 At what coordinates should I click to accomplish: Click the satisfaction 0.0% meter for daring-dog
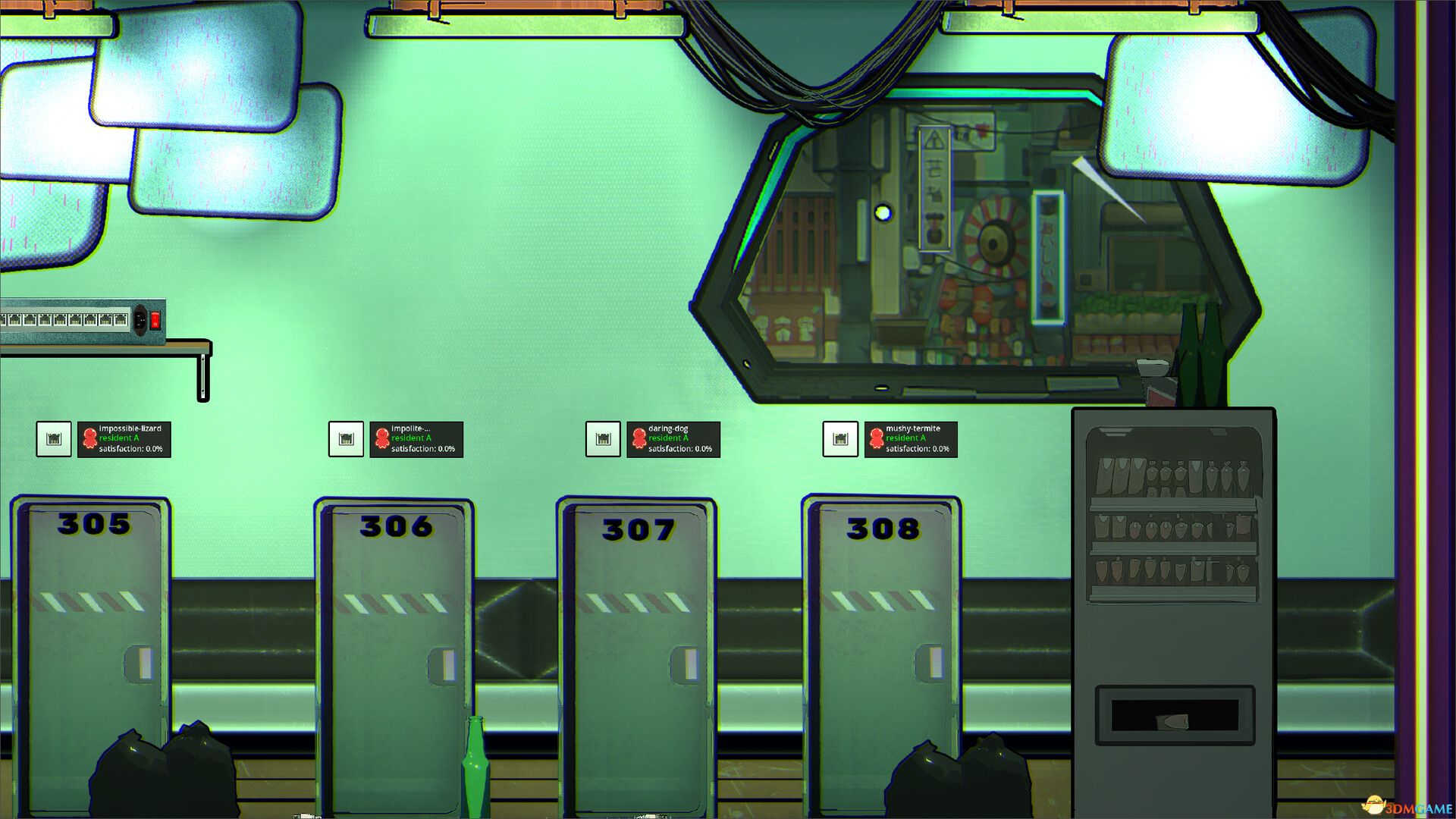(x=679, y=448)
